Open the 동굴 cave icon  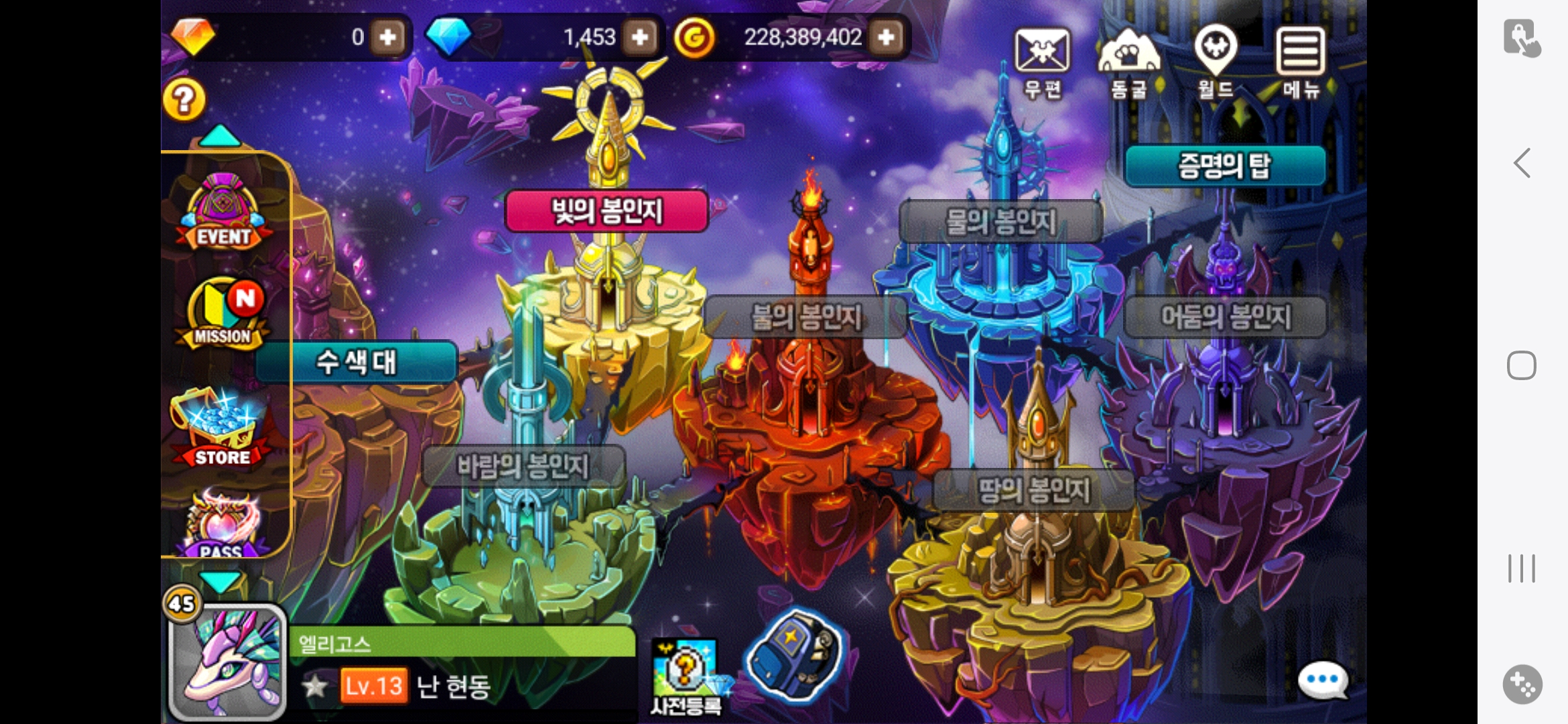click(x=1128, y=62)
